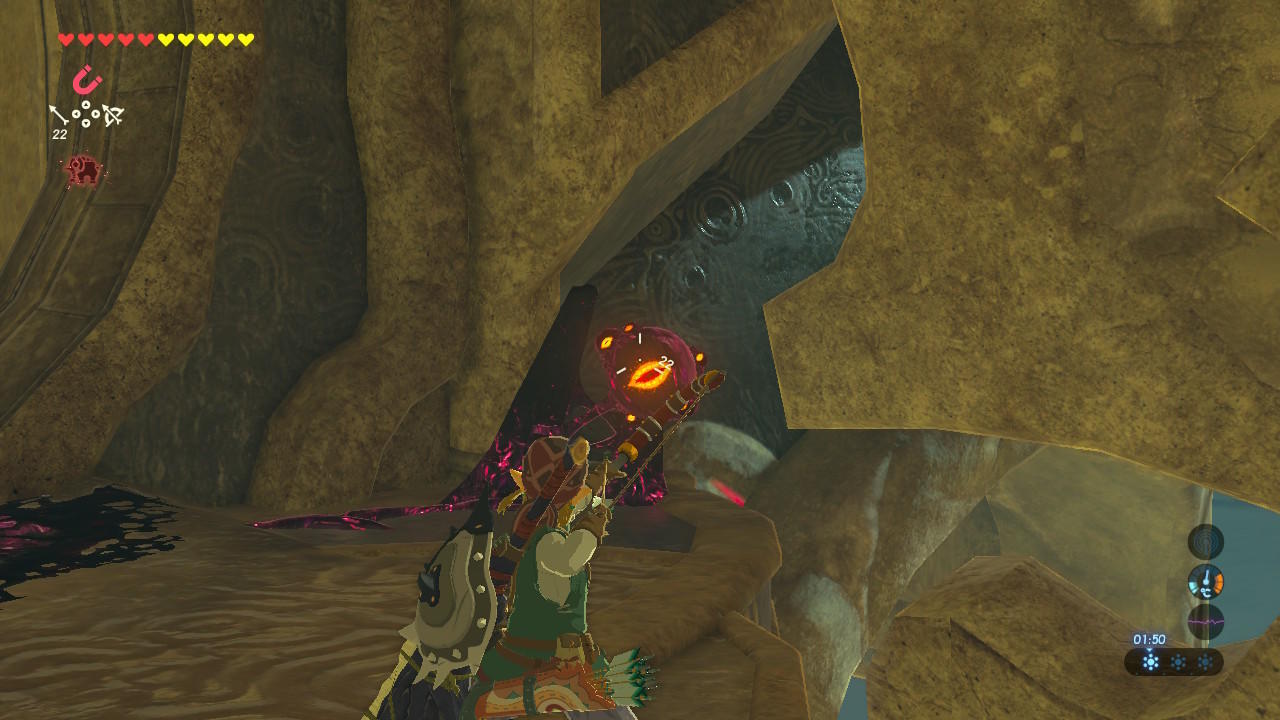This screenshot has width=1280, height=720.
Task: Select the equipped bow icon
Action: coord(113,116)
